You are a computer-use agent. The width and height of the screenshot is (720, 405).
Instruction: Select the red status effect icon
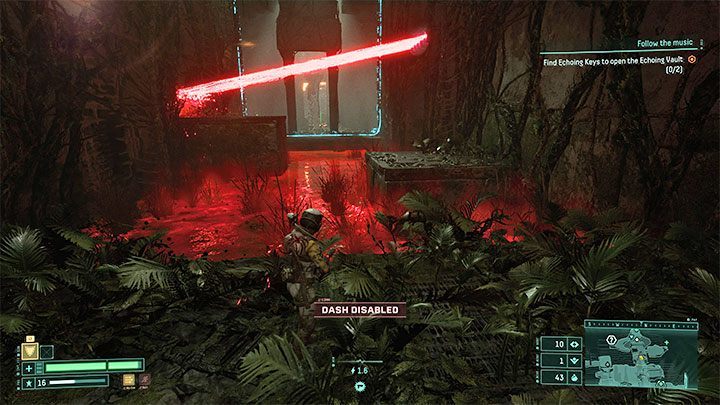145,380
